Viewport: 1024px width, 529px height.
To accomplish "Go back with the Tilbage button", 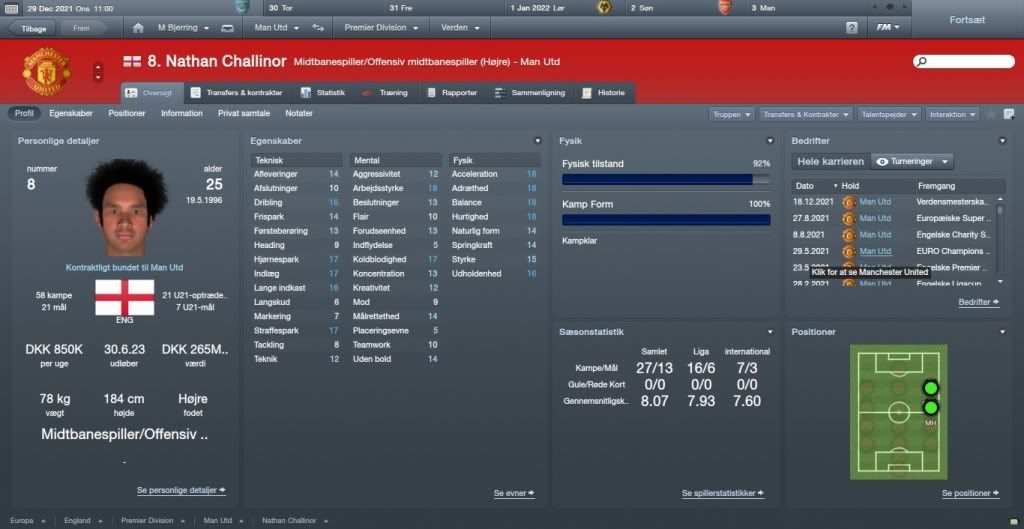I will click(x=32, y=28).
